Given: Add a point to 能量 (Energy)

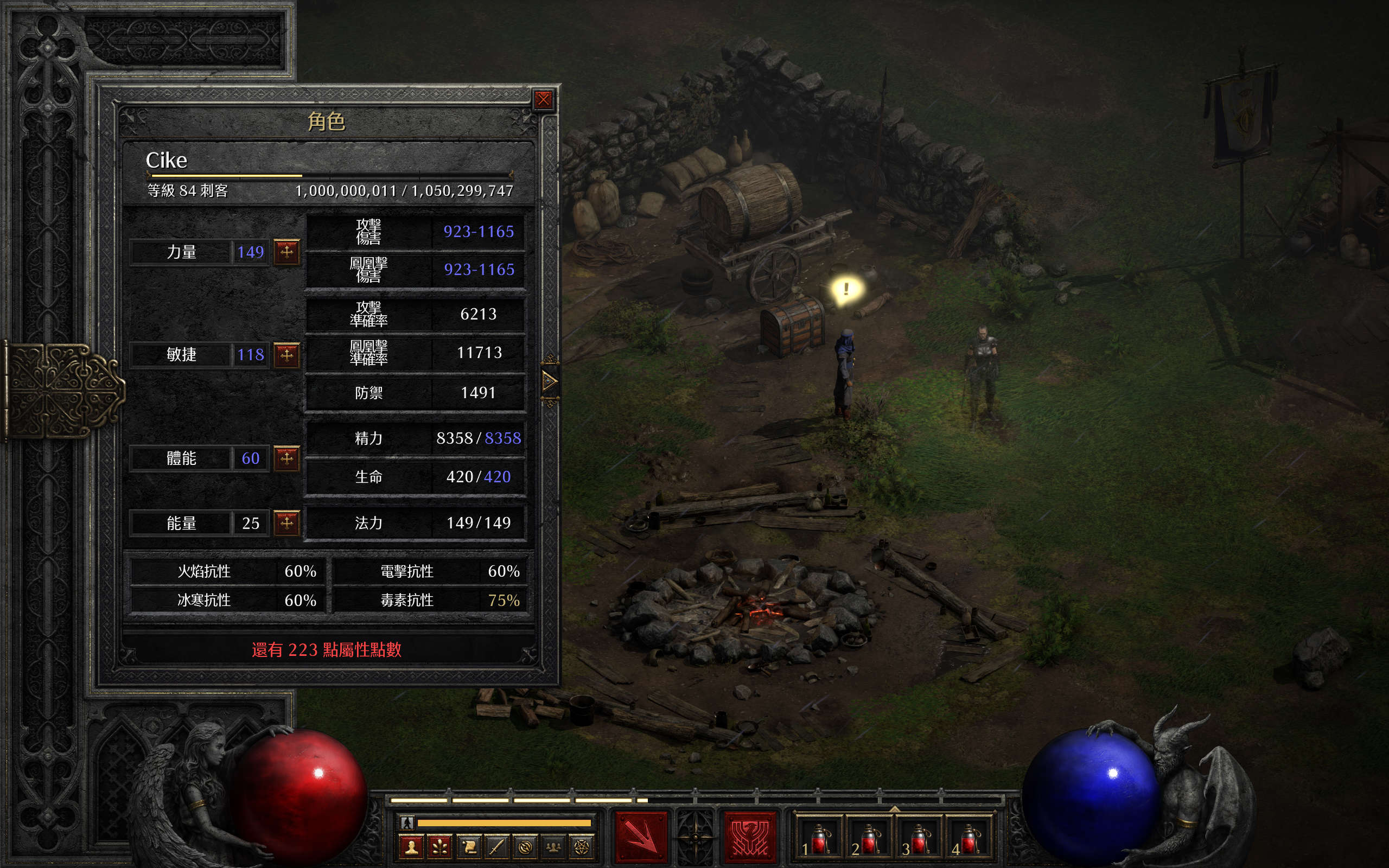Looking at the screenshot, I should pos(286,522).
